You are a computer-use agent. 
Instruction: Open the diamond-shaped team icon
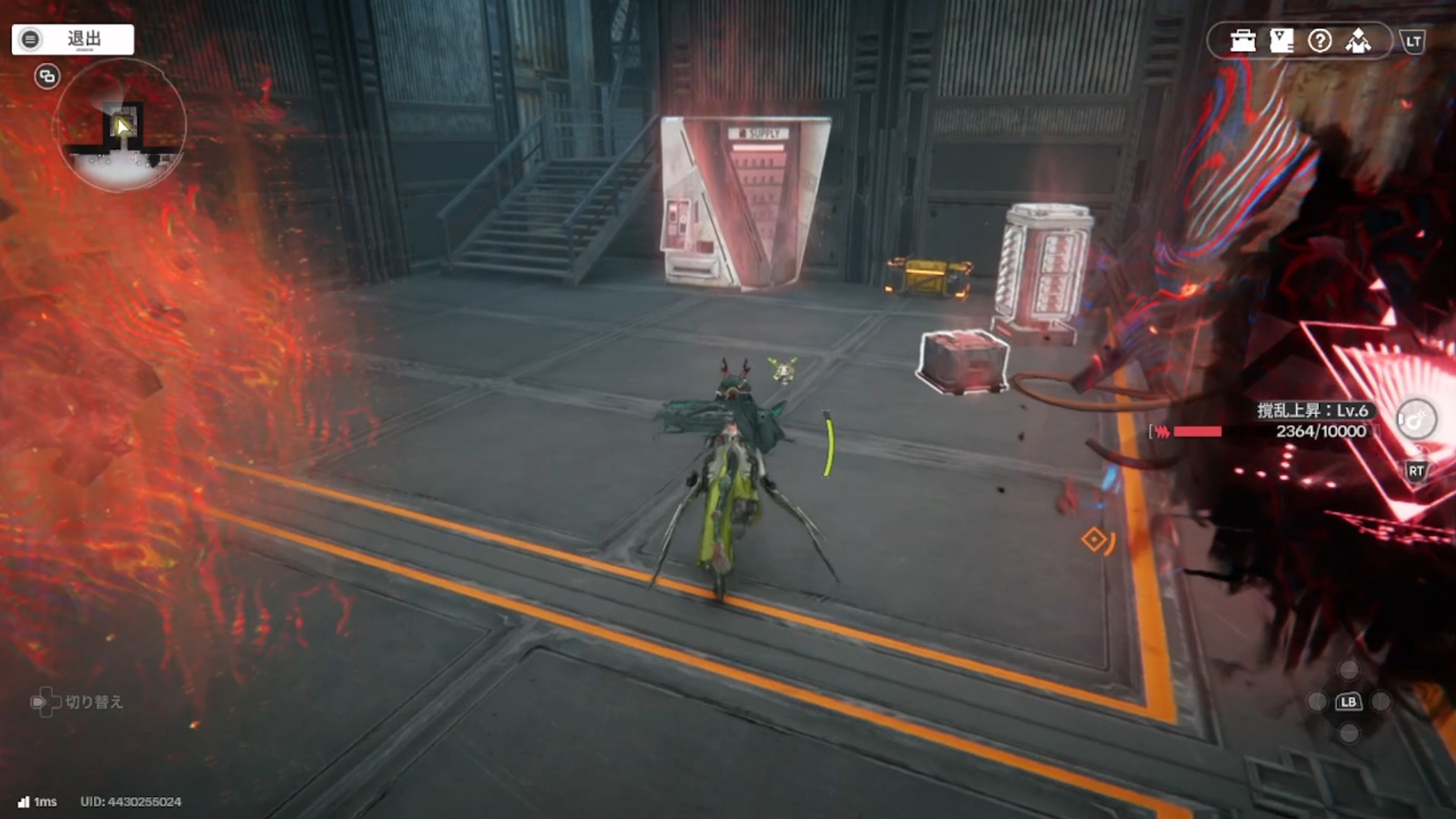click(1358, 41)
